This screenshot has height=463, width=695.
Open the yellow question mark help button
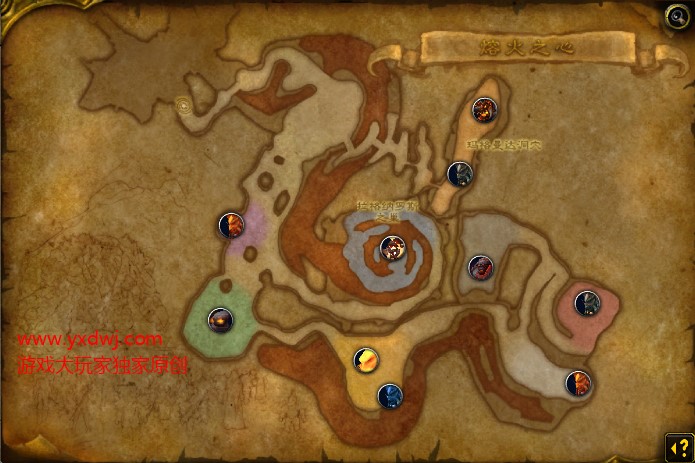(x=675, y=444)
